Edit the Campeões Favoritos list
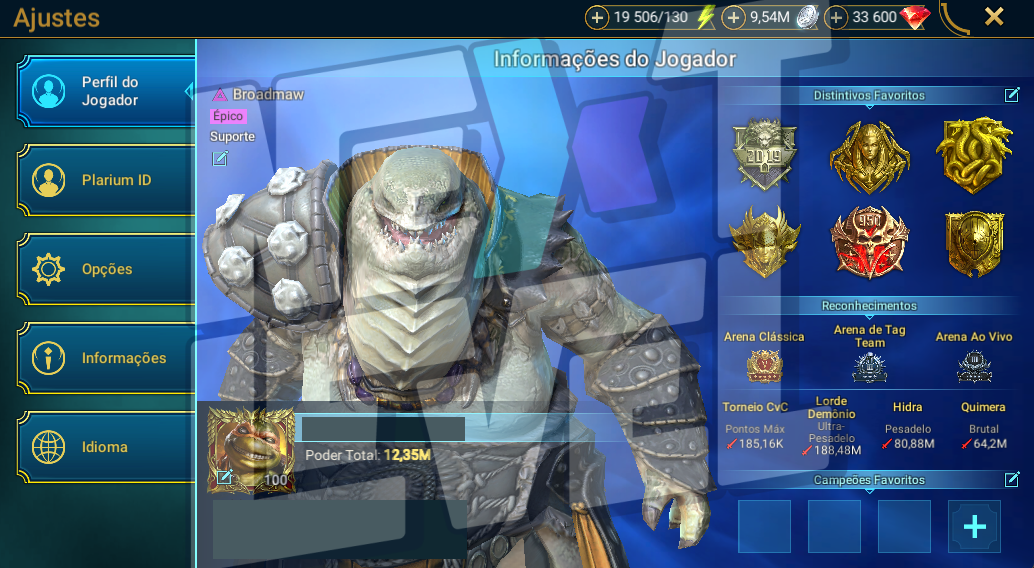 pos(1012,480)
